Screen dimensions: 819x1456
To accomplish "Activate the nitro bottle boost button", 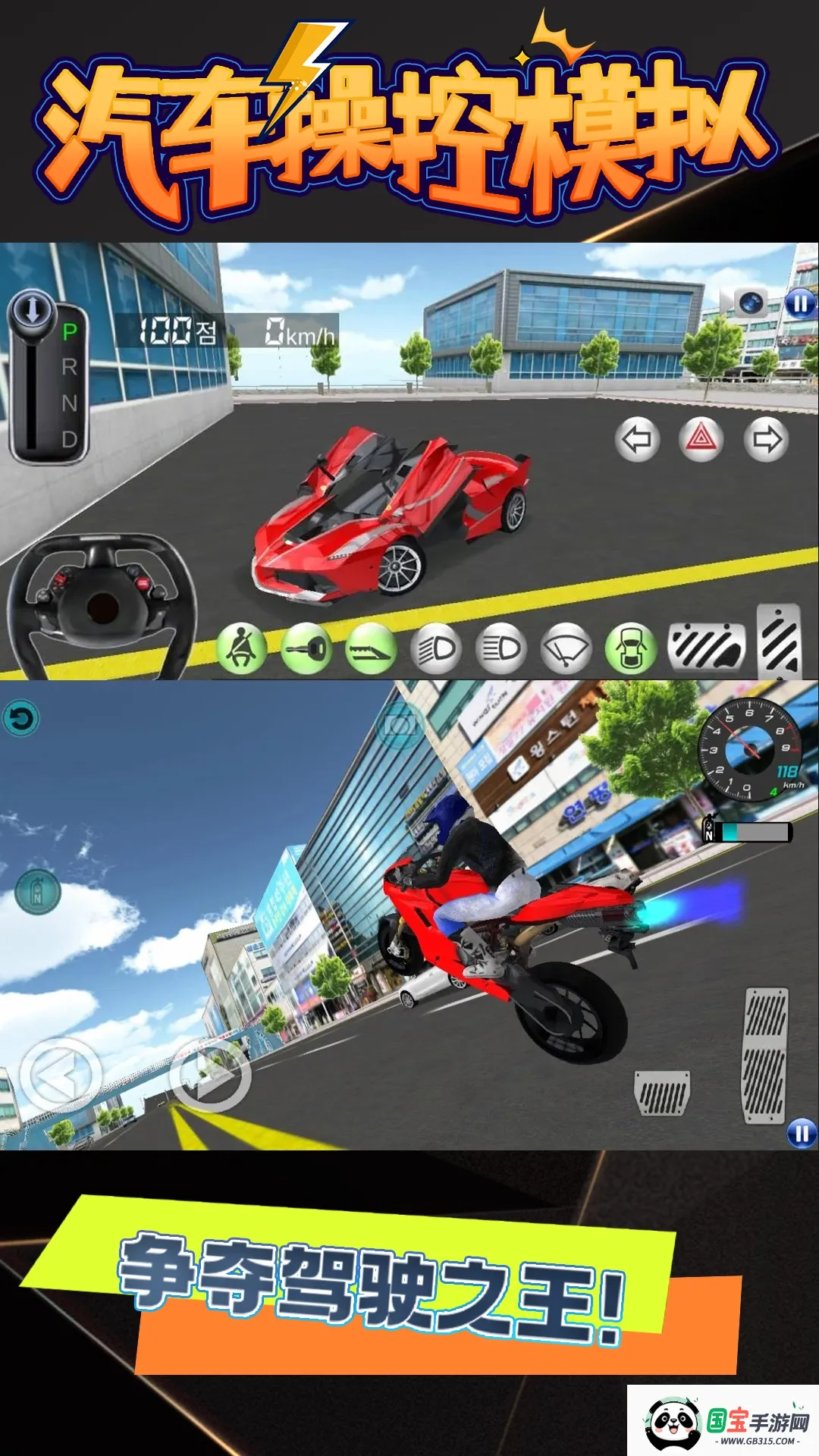I will [38, 892].
